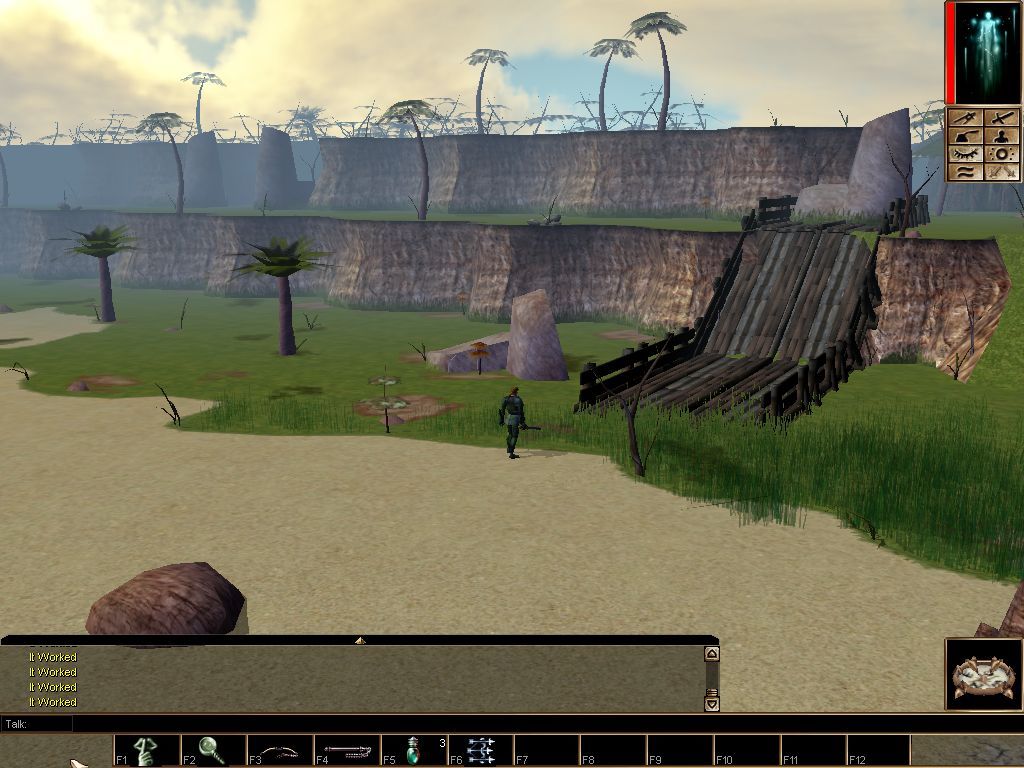The image size is (1024, 768).
Task: Click the wavy lines menu button
Action: click(x=964, y=172)
